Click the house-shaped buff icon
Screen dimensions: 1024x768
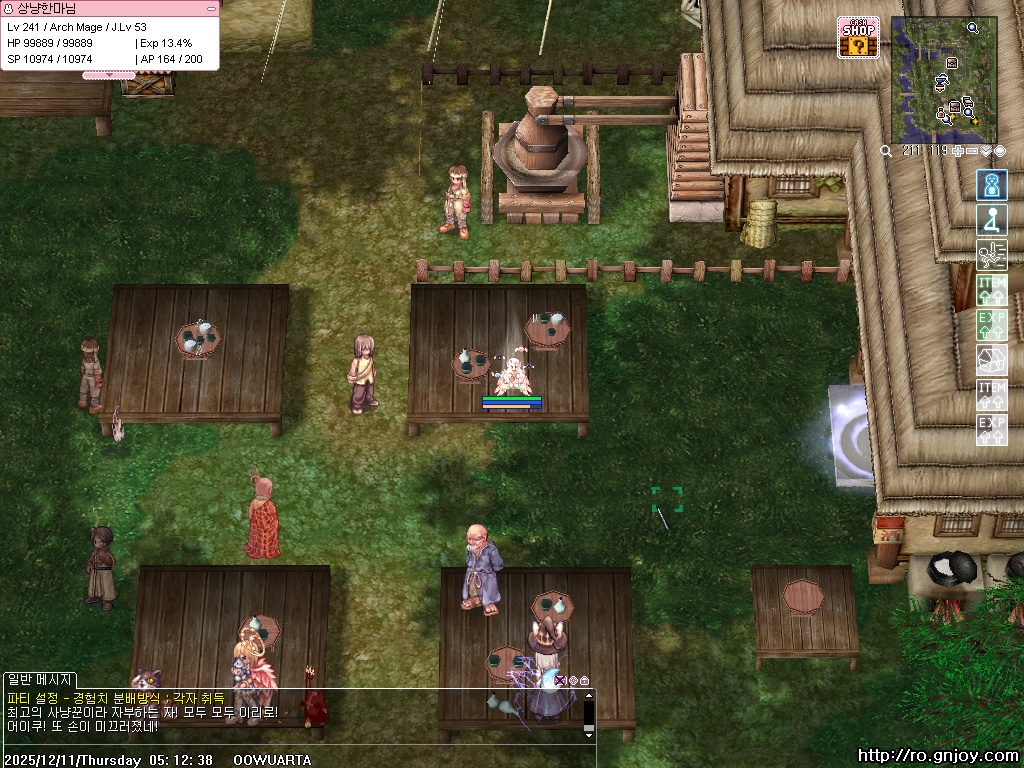coord(992,360)
